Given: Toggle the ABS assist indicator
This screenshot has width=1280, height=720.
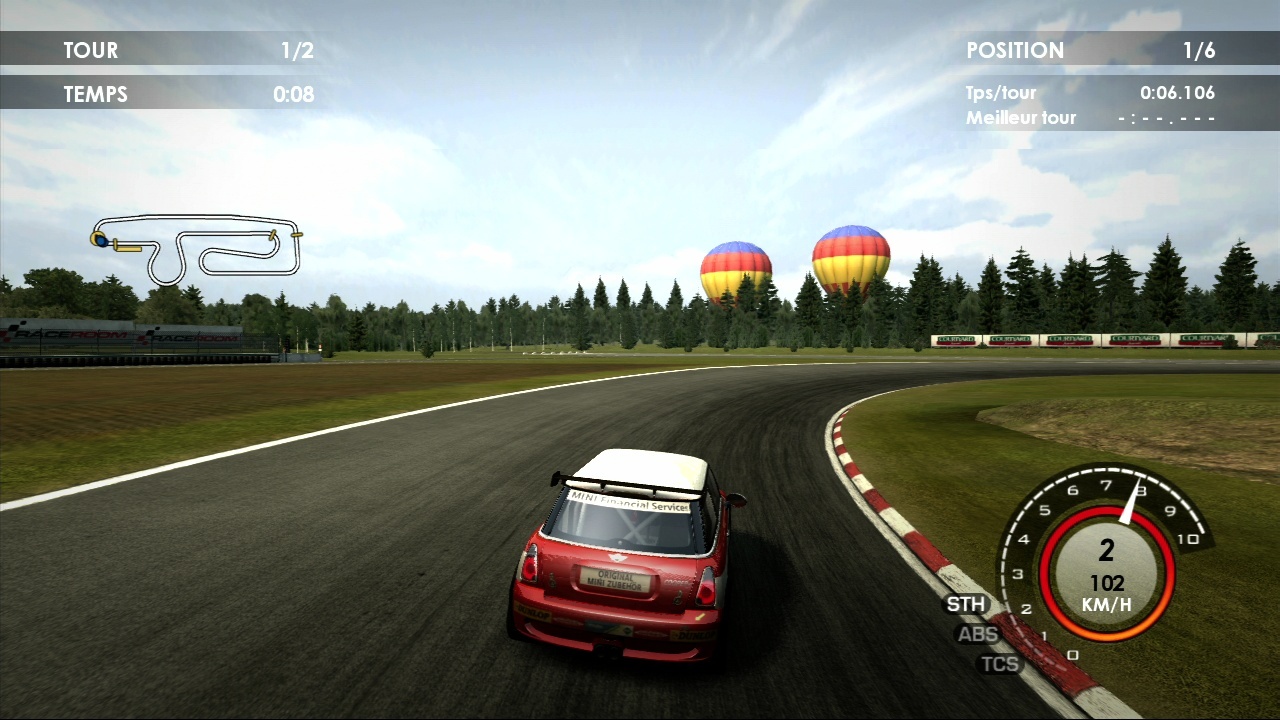Looking at the screenshot, I should pyautogui.click(x=977, y=634).
